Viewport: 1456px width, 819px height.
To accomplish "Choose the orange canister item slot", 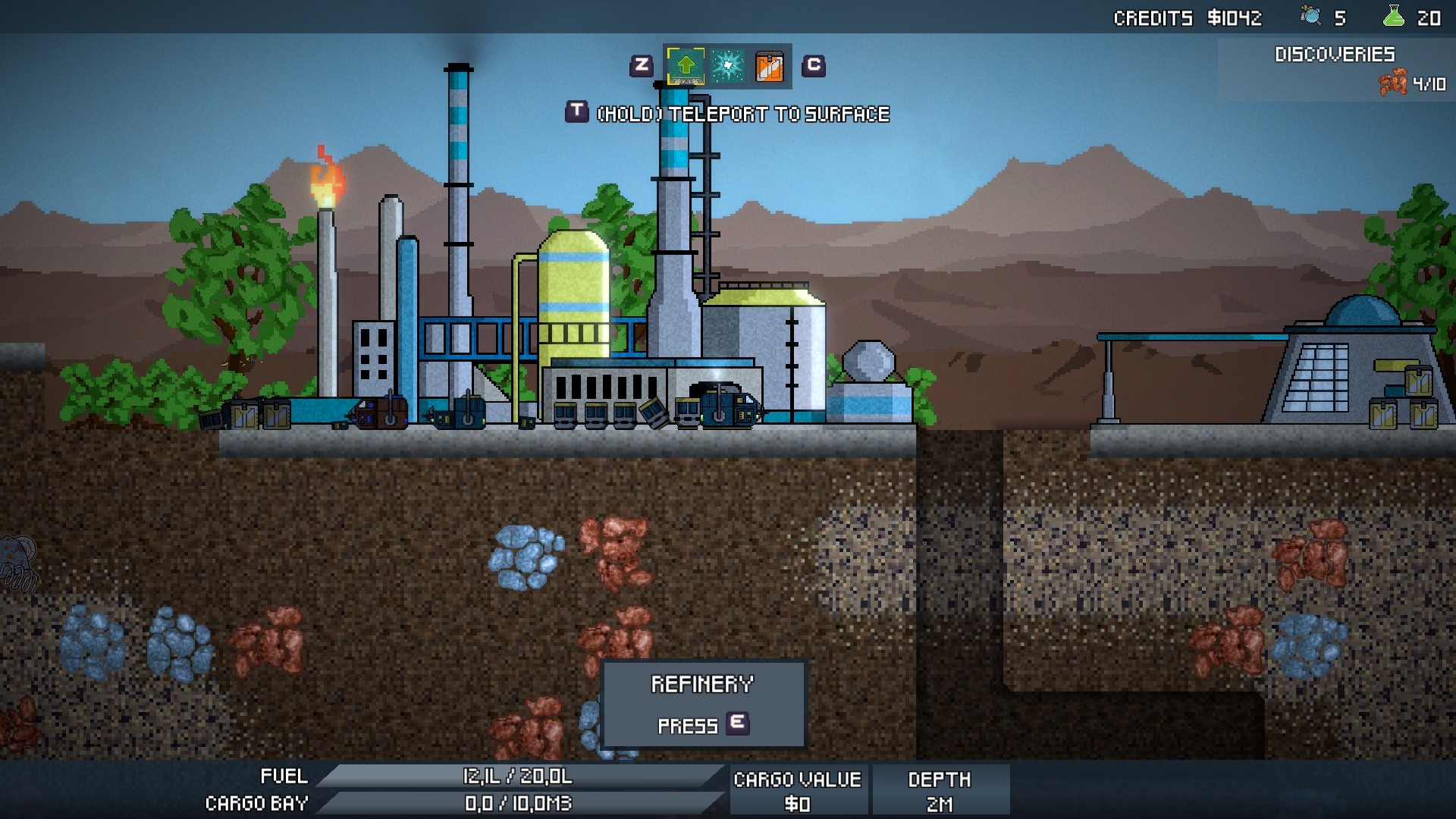I will (x=769, y=67).
